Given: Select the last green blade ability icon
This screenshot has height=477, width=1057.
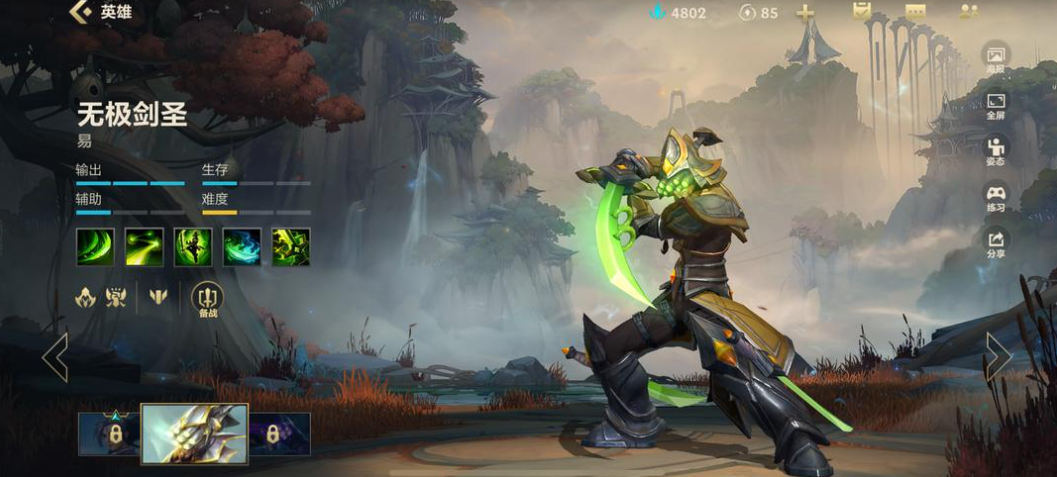Looking at the screenshot, I should [290, 246].
